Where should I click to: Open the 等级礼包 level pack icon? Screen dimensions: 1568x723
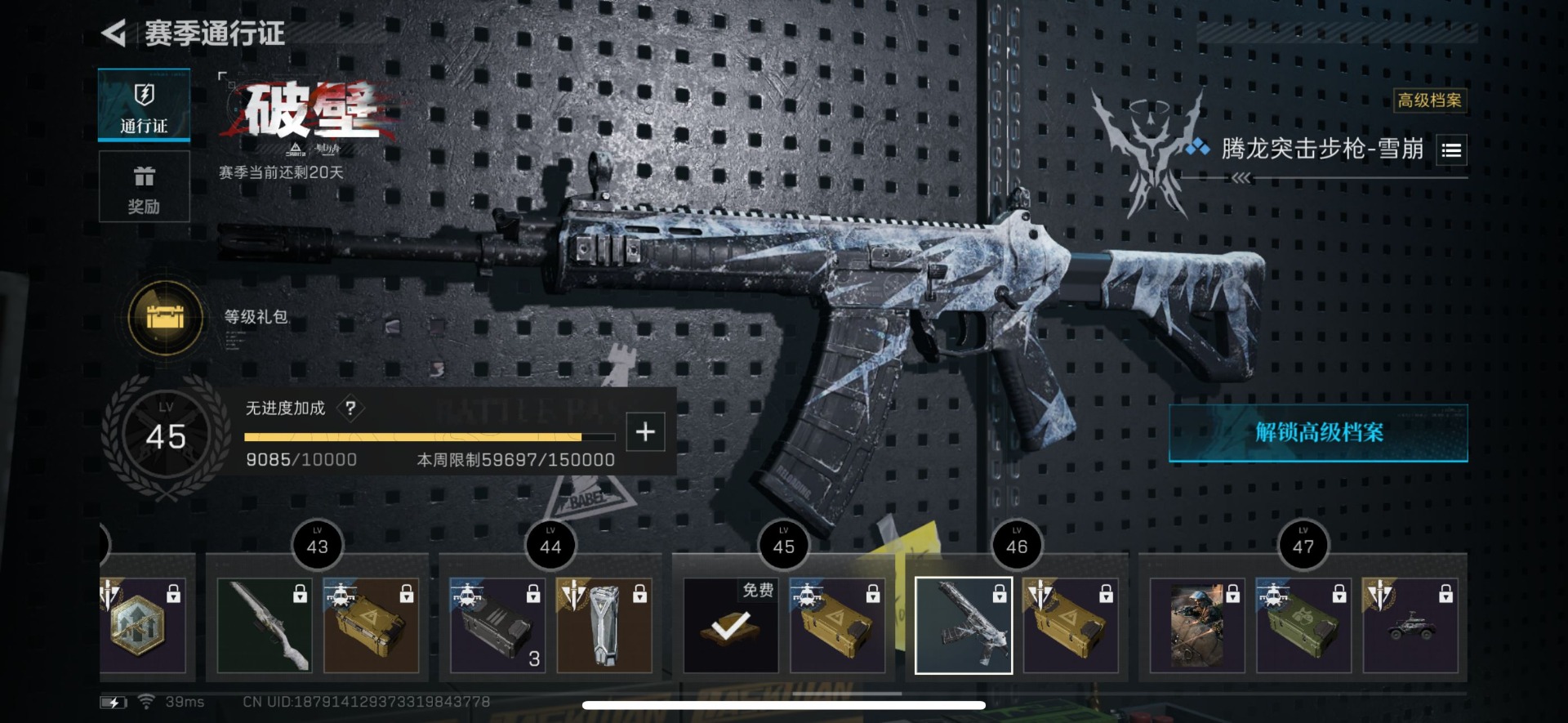(x=166, y=317)
